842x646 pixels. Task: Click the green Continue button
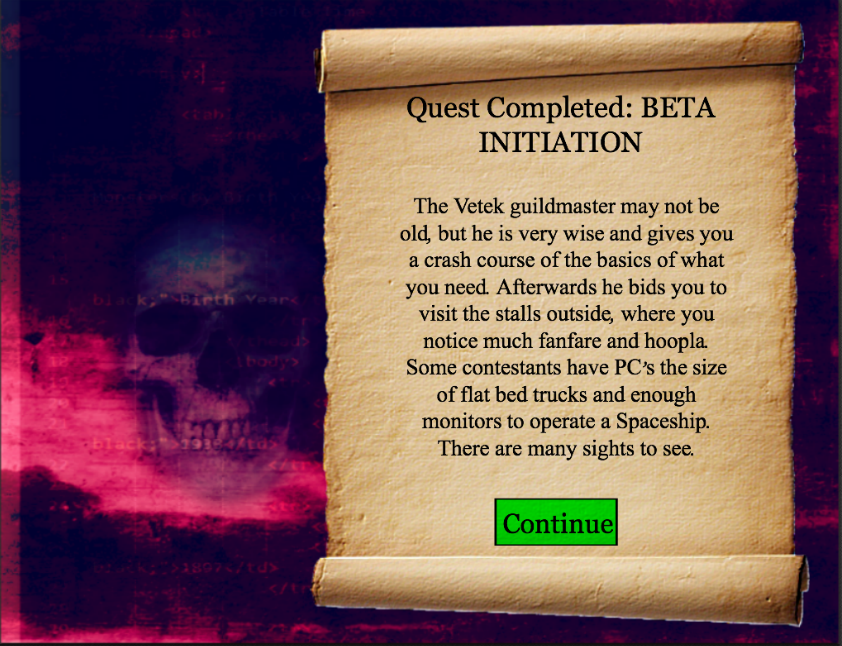[x=556, y=522]
